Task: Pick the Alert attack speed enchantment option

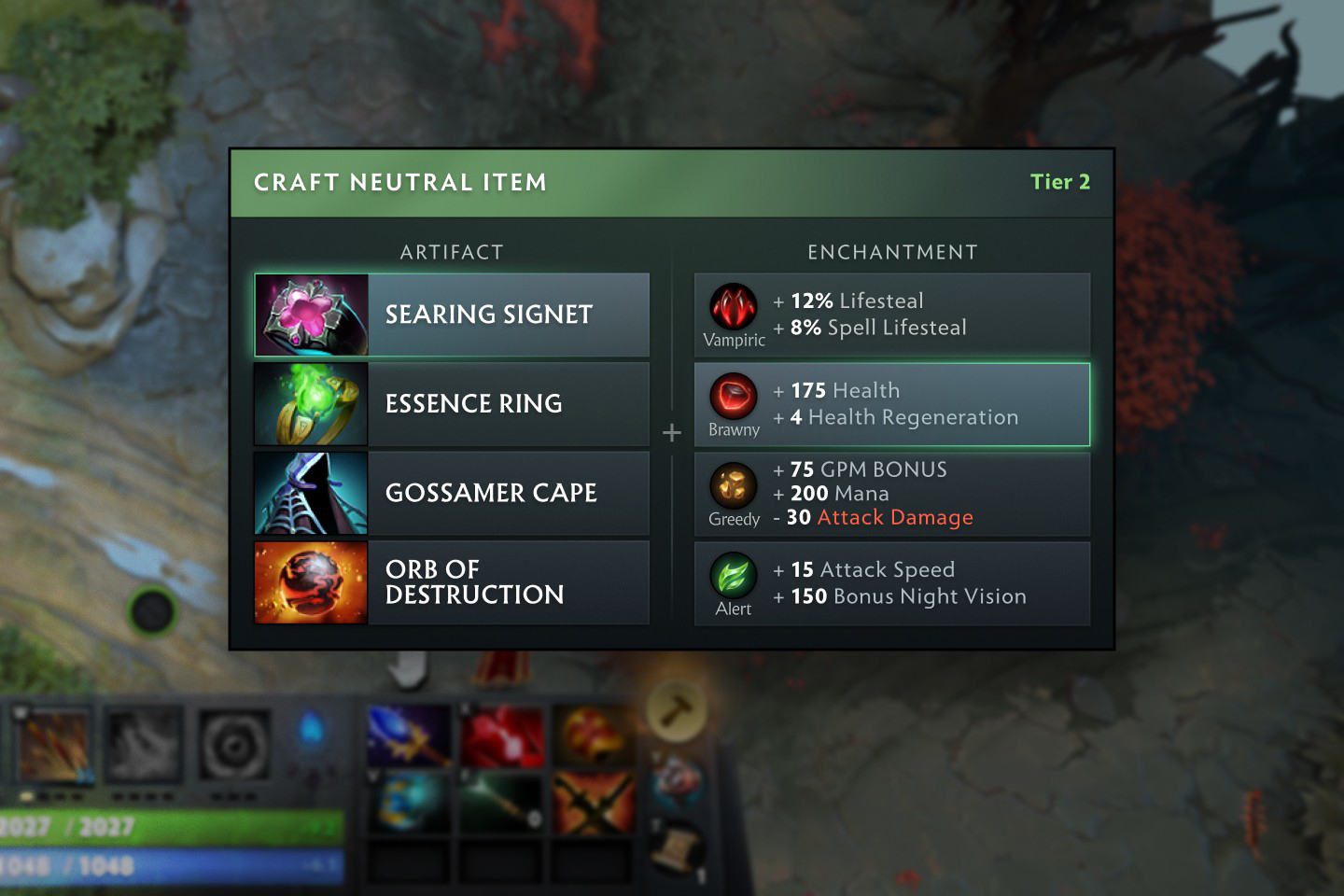Action: [891, 582]
